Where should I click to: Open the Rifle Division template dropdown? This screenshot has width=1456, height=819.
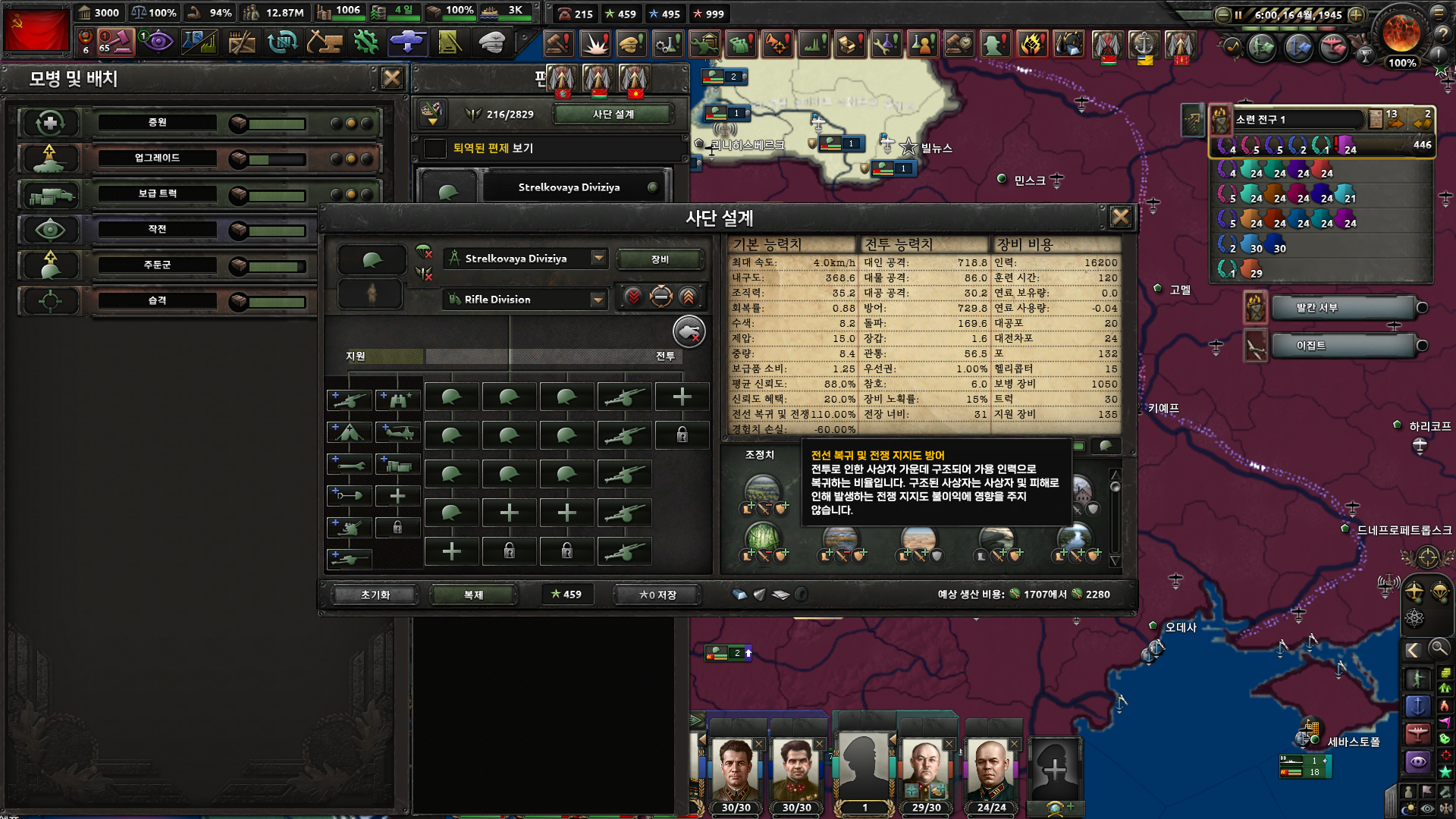pyautogui.click(x=598, y=300)
